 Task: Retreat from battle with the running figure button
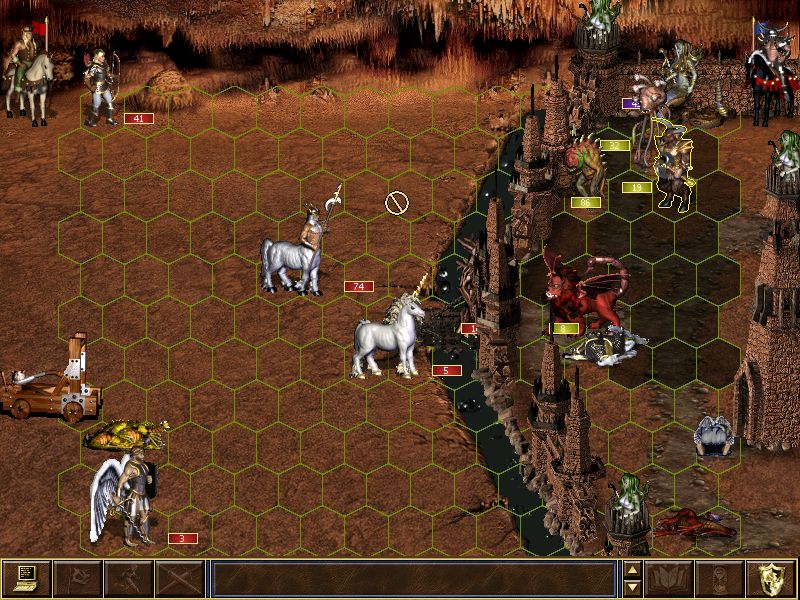point(129,579)
